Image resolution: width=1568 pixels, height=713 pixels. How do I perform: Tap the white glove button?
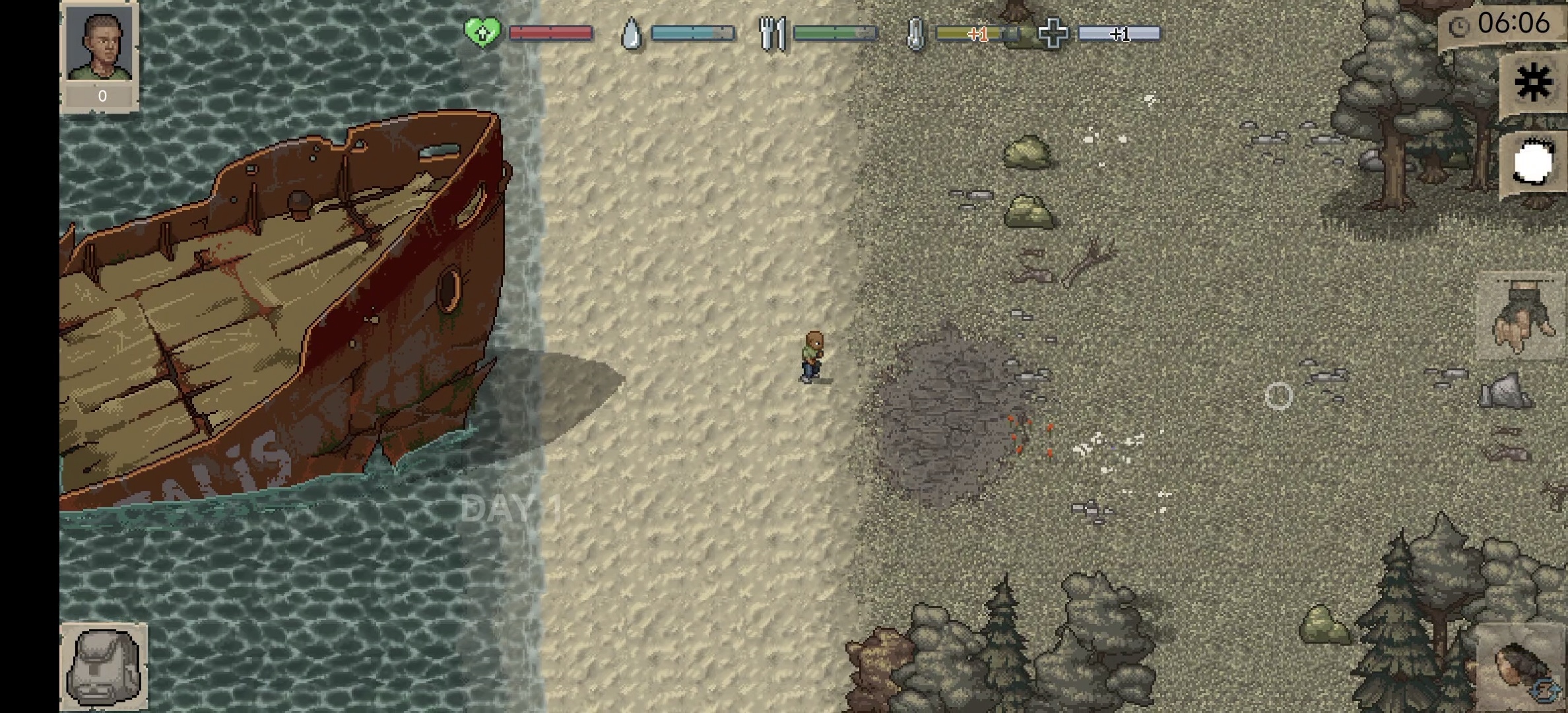1532,162
